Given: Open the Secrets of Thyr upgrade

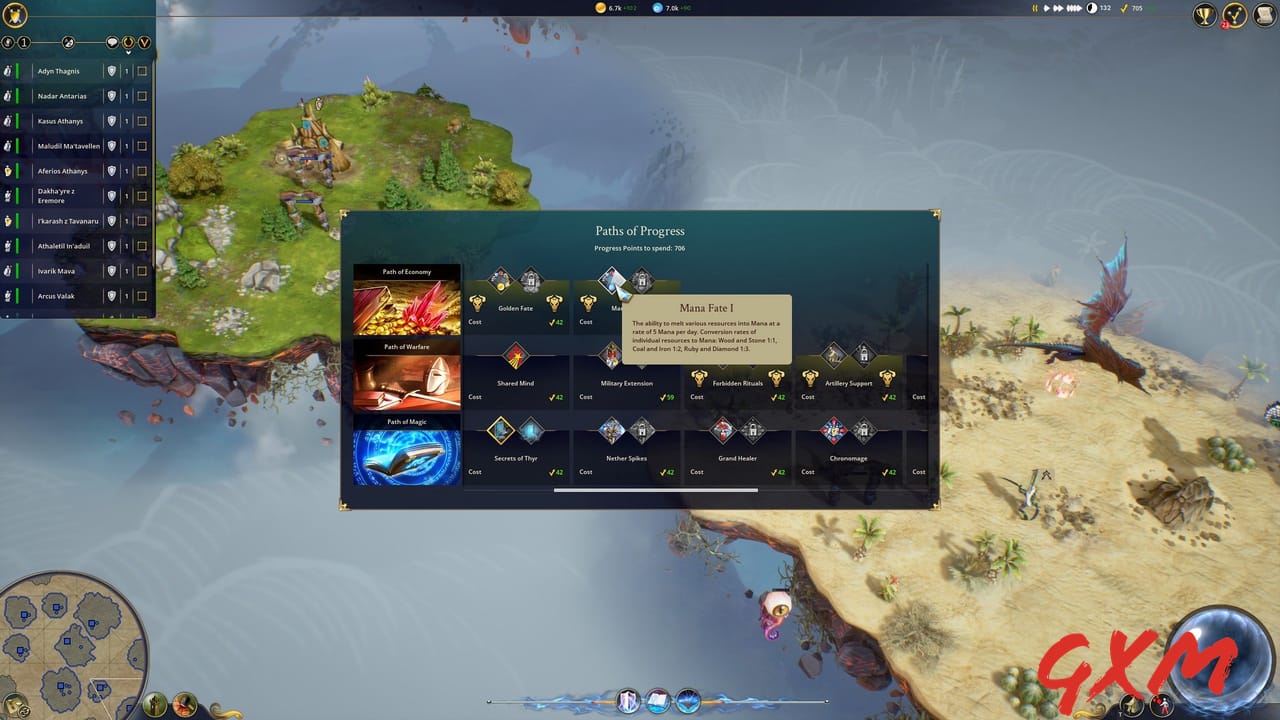Looking at the screenshot, I should (498, 432).
